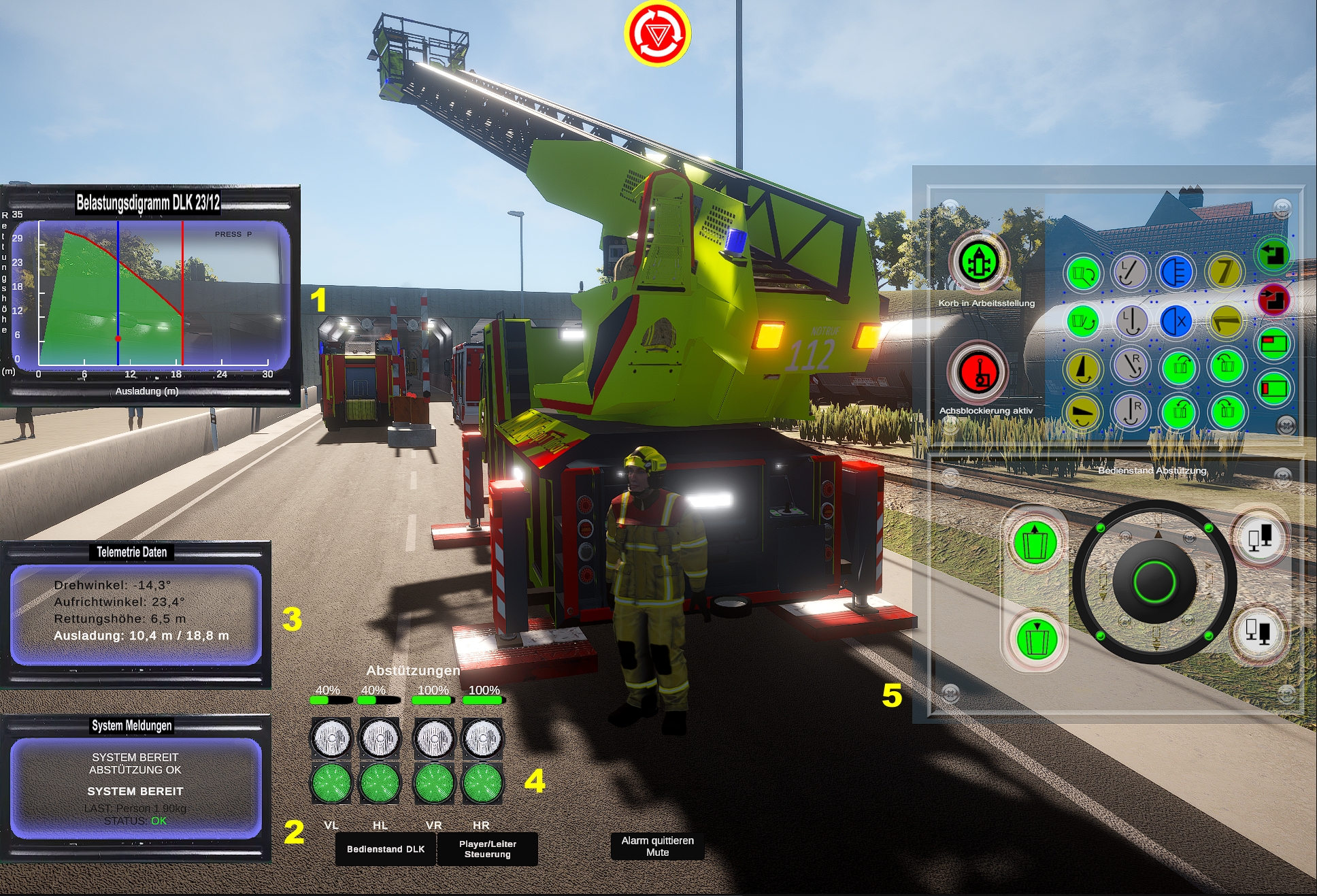
Task: Select the green basket leveling icon
Action: tap(1084, 321)
